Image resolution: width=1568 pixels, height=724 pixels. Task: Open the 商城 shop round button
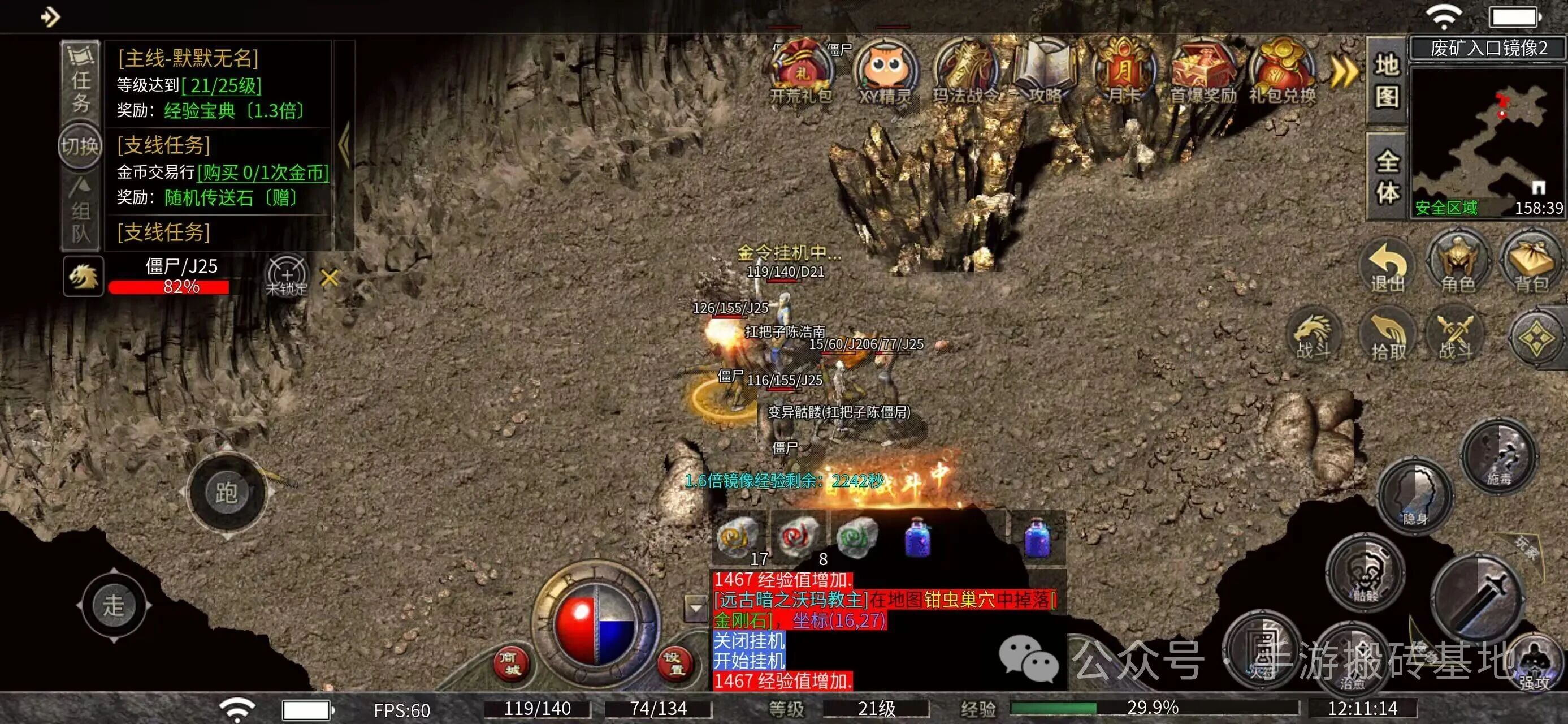tap(510, 662)
